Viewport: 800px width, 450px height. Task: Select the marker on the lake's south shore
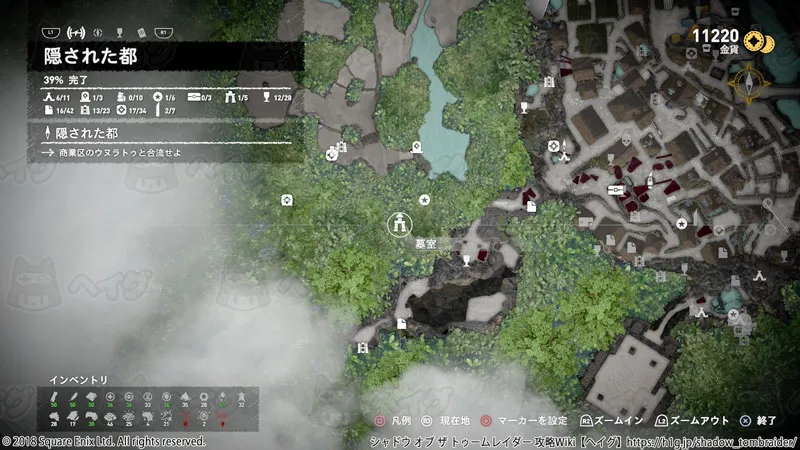coord(417,147)
